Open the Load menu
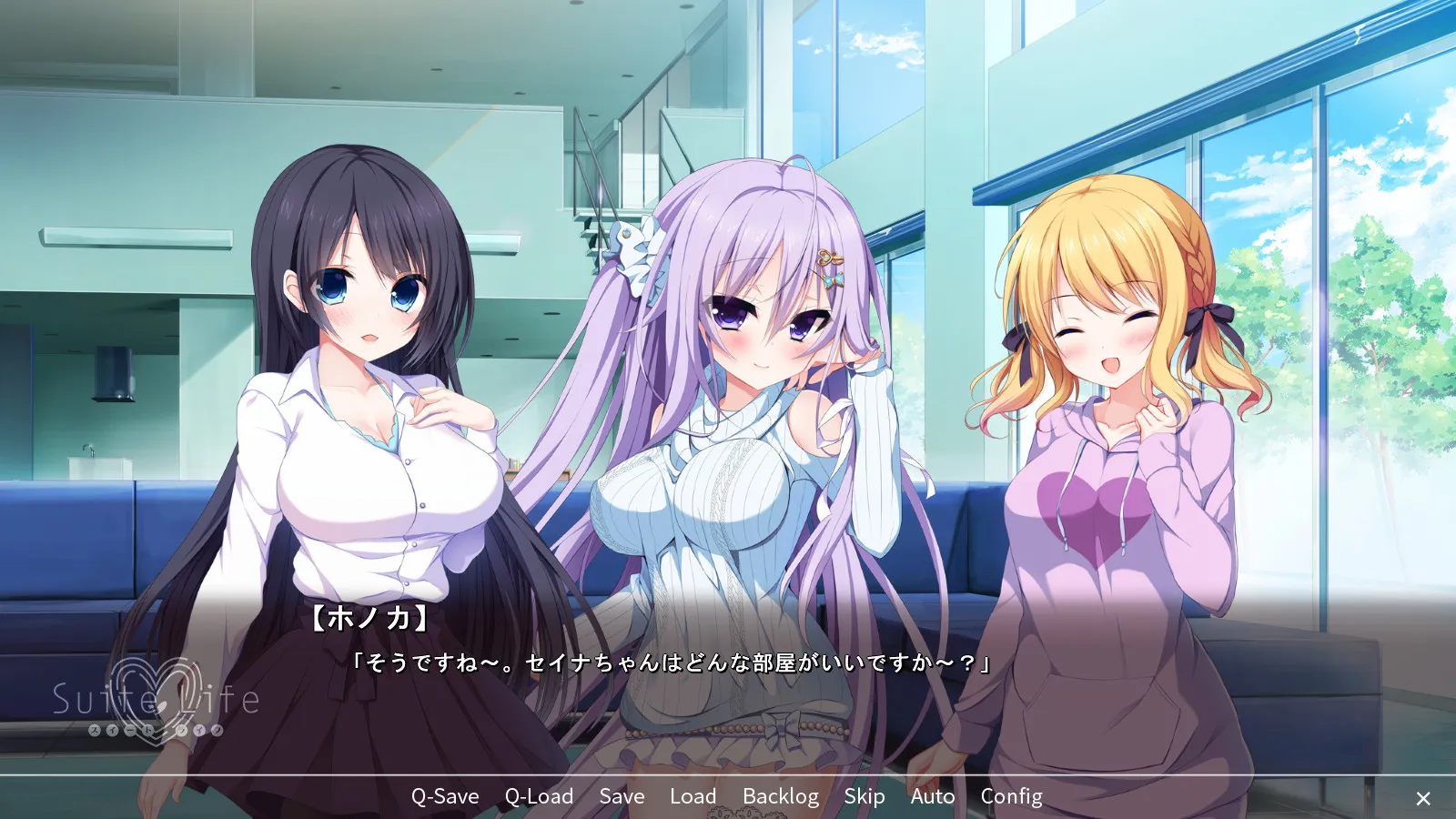 click(x=693, y=796)
